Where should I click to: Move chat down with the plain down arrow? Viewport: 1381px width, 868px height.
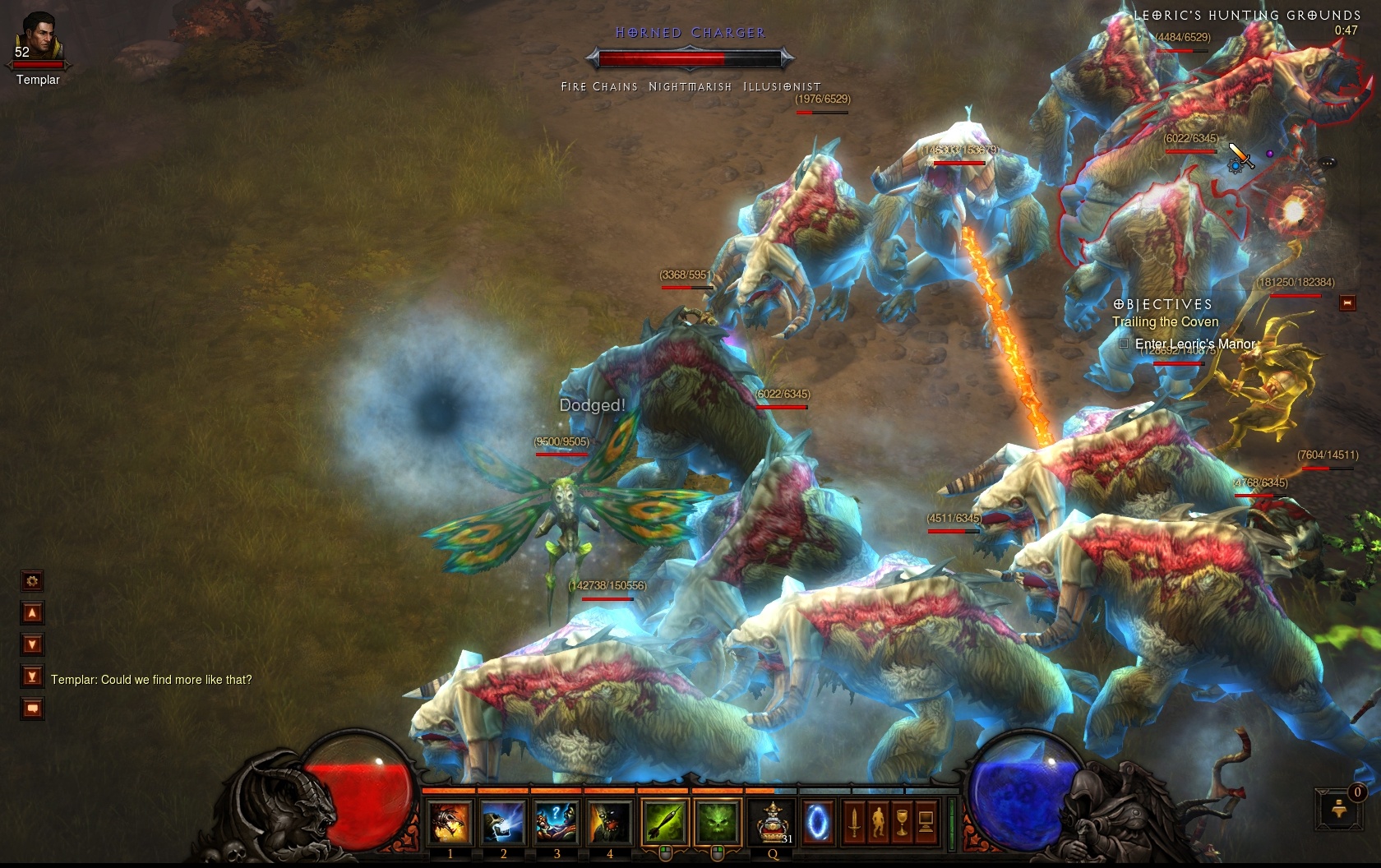[32, 644]
